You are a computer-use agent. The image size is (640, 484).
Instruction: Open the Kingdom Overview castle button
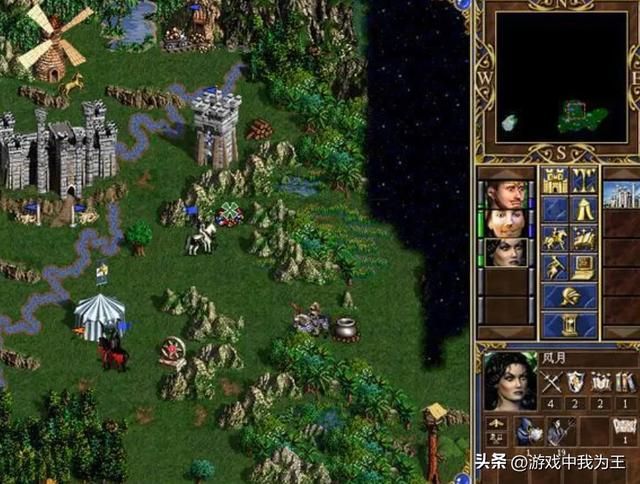tap(555, 181)
